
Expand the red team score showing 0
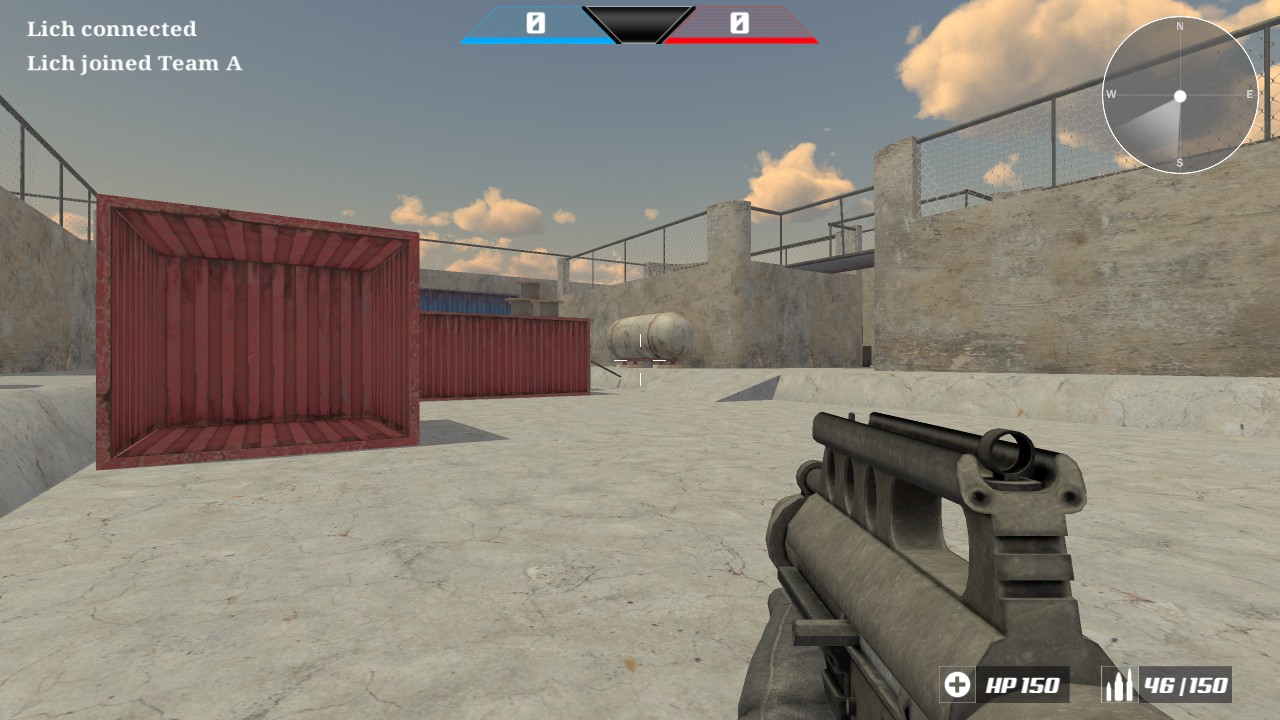(741, 22)
